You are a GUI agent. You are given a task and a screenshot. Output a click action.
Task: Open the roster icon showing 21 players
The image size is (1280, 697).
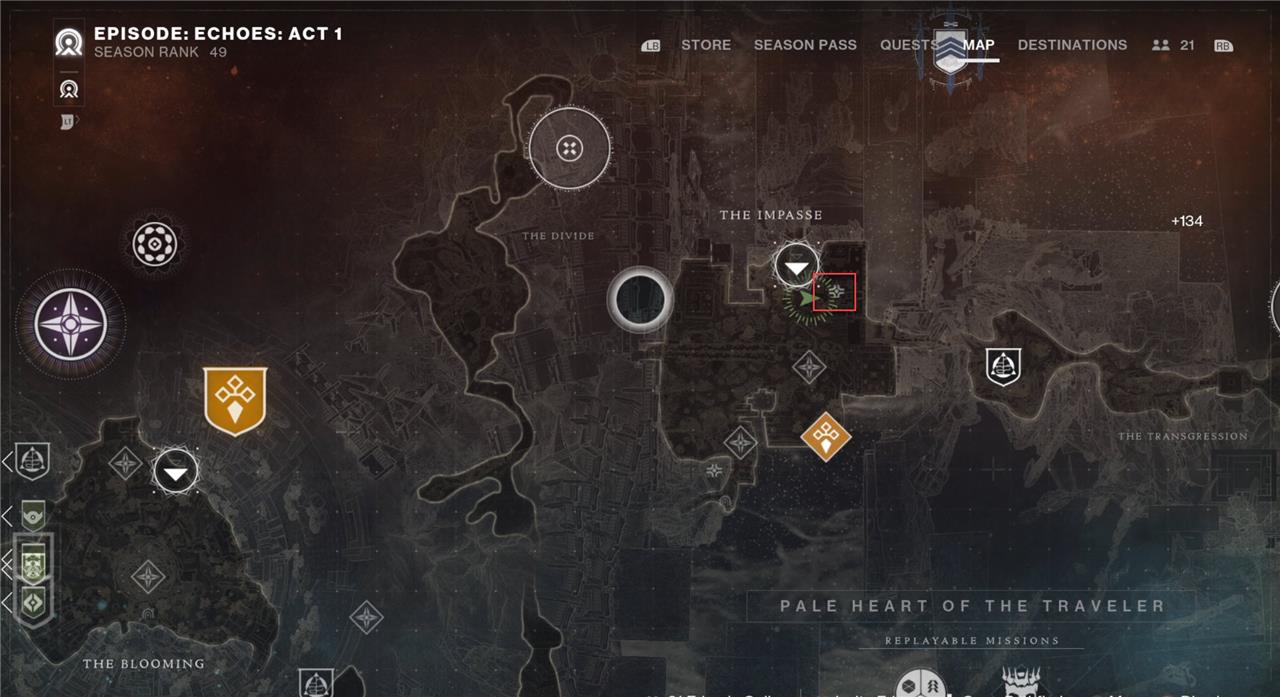click(x=1173, y=45)
